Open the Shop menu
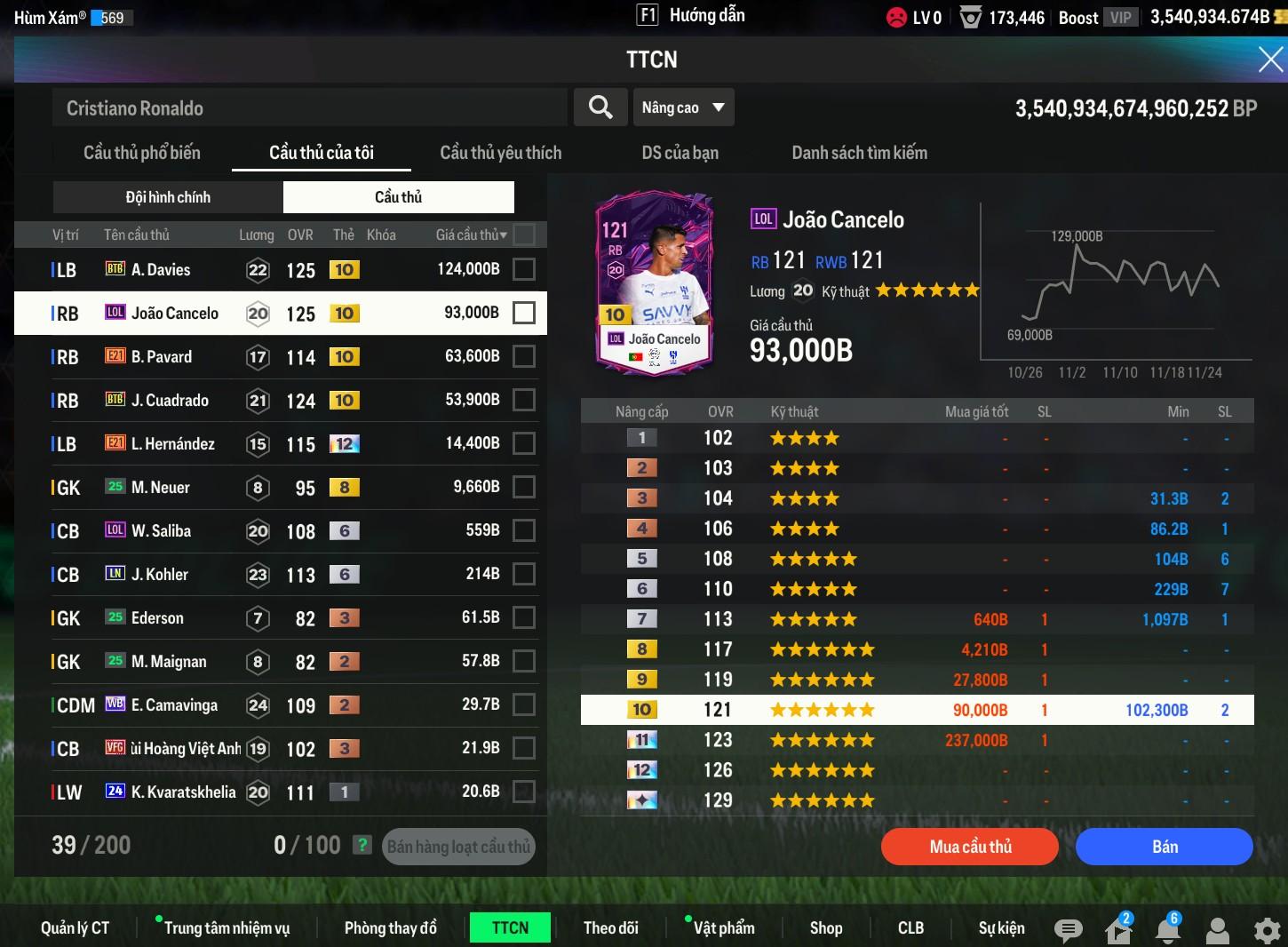The image size is (1288, 947). tap(826, 927)
